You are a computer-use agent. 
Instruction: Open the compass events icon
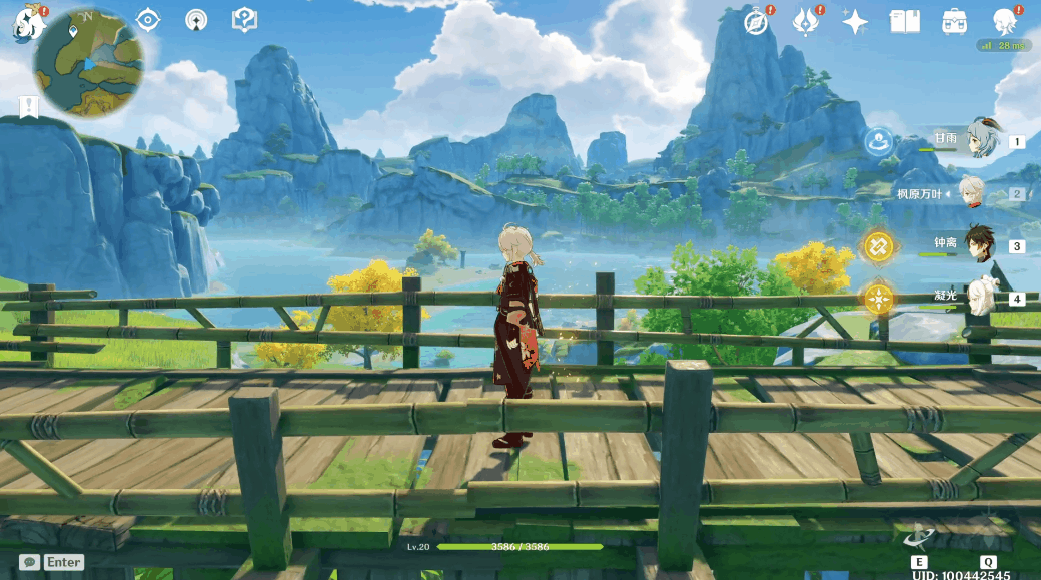pyautogui.click(x=757, y=22)
